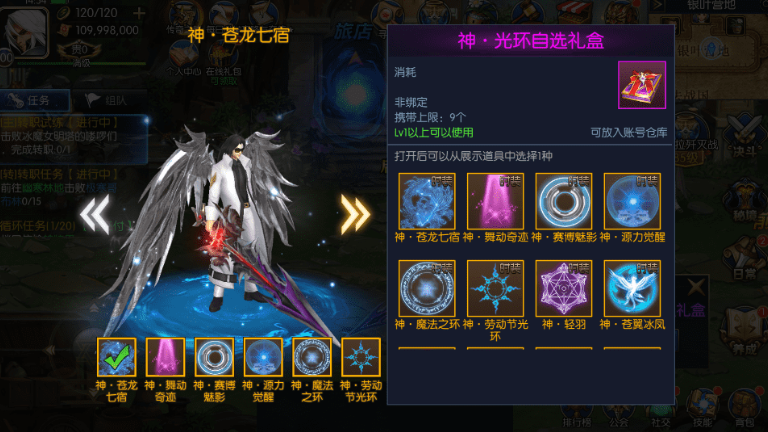
Task: Choose the 神·魔法之环 preview thumbnail
Action: pos(312,358)
